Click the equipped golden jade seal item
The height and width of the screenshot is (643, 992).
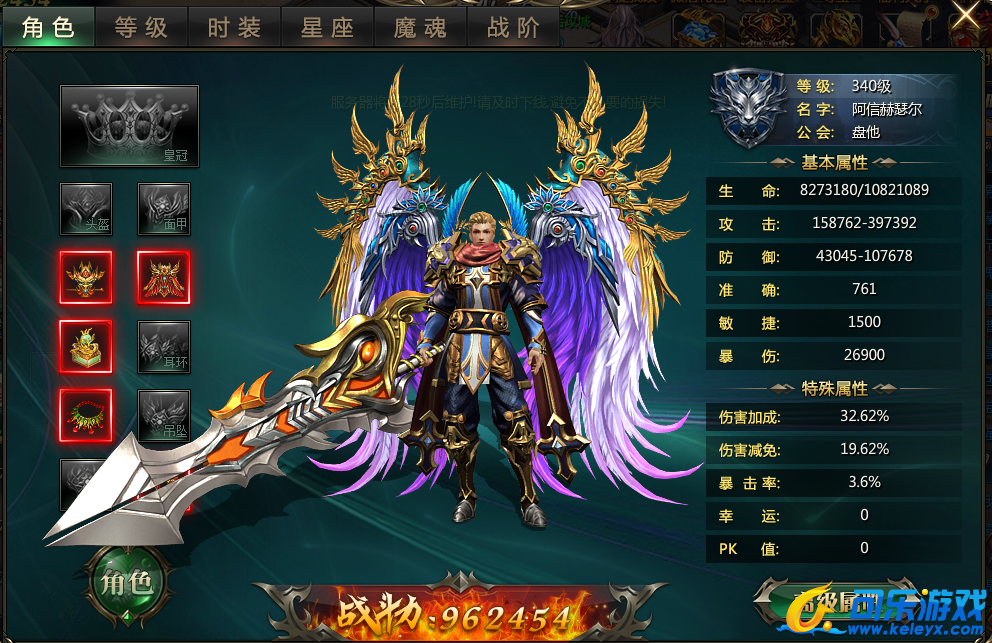click(86, 346)
